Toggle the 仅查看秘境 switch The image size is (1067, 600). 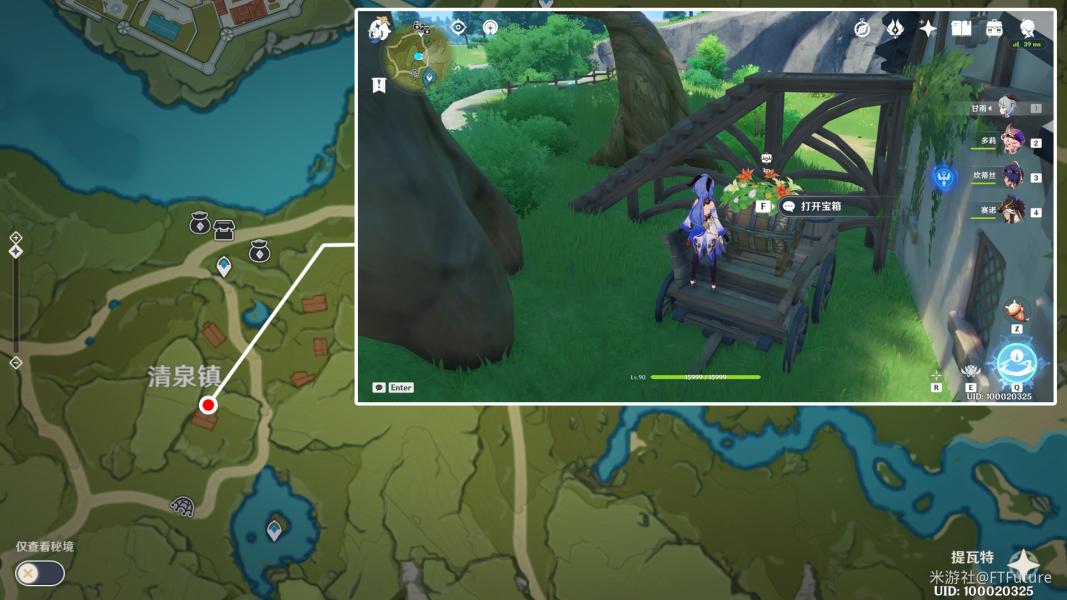tap(40, 573)
